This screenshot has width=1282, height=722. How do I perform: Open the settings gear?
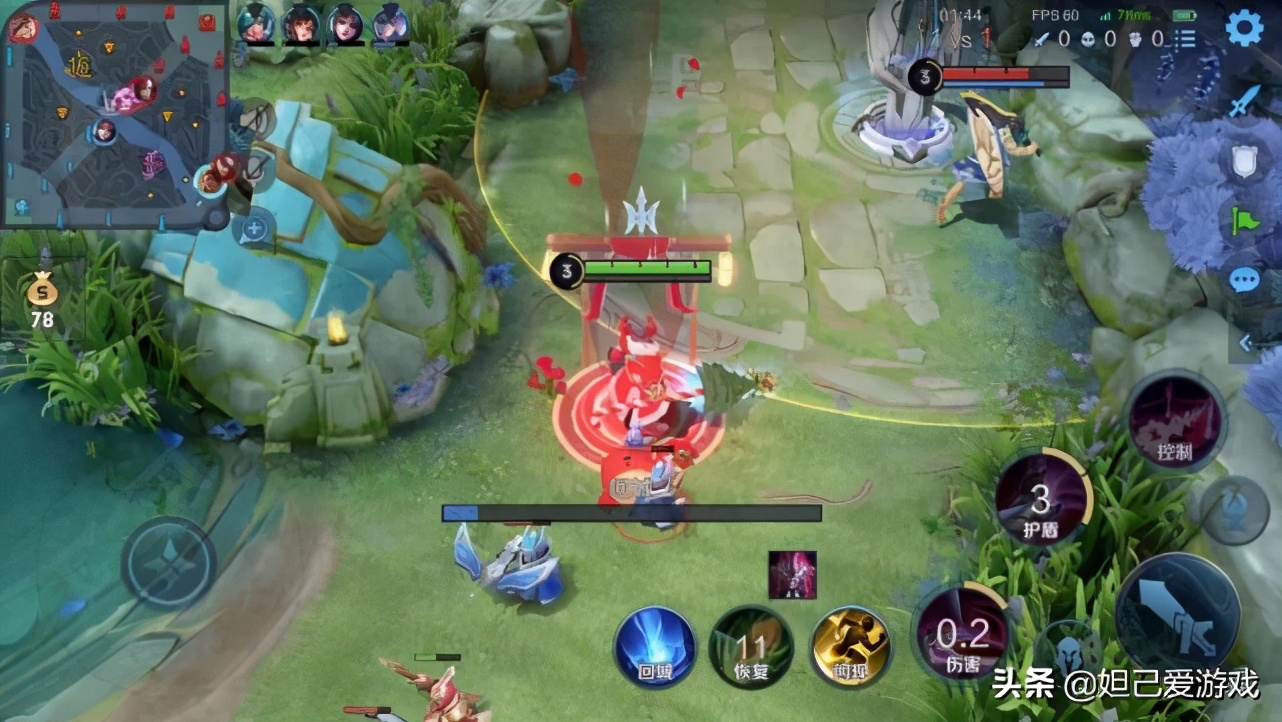[x=1244, y=28]
